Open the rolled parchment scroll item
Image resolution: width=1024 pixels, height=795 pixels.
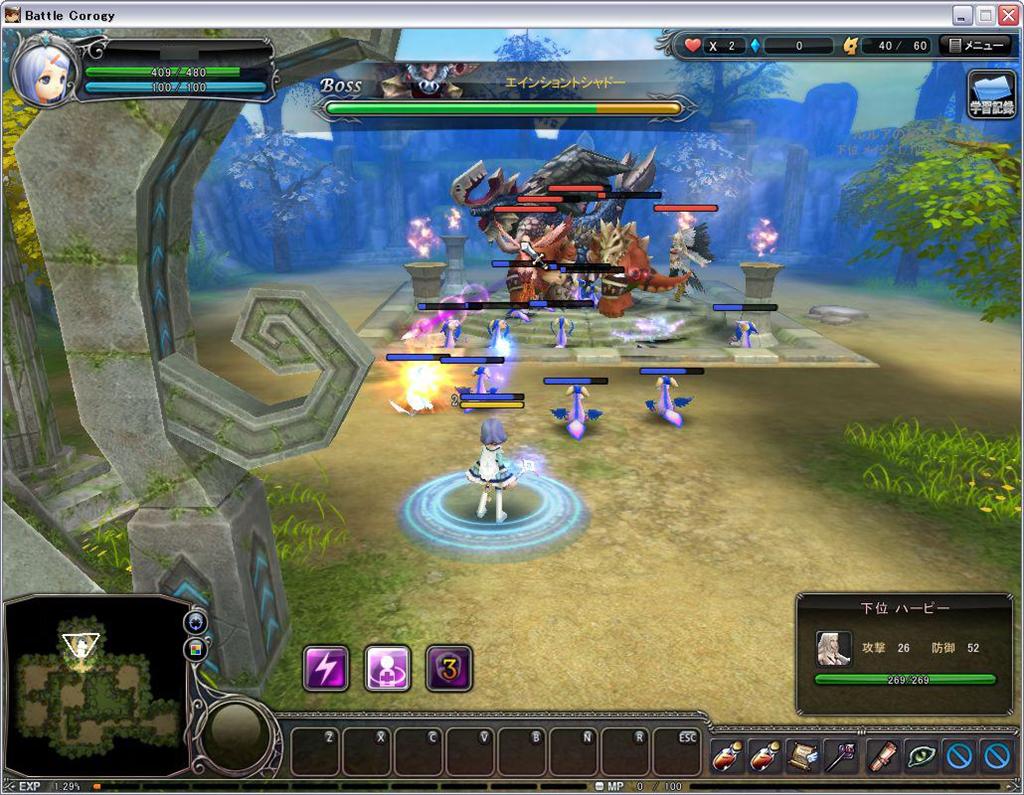pyautogui.click(x=882, y=755)
